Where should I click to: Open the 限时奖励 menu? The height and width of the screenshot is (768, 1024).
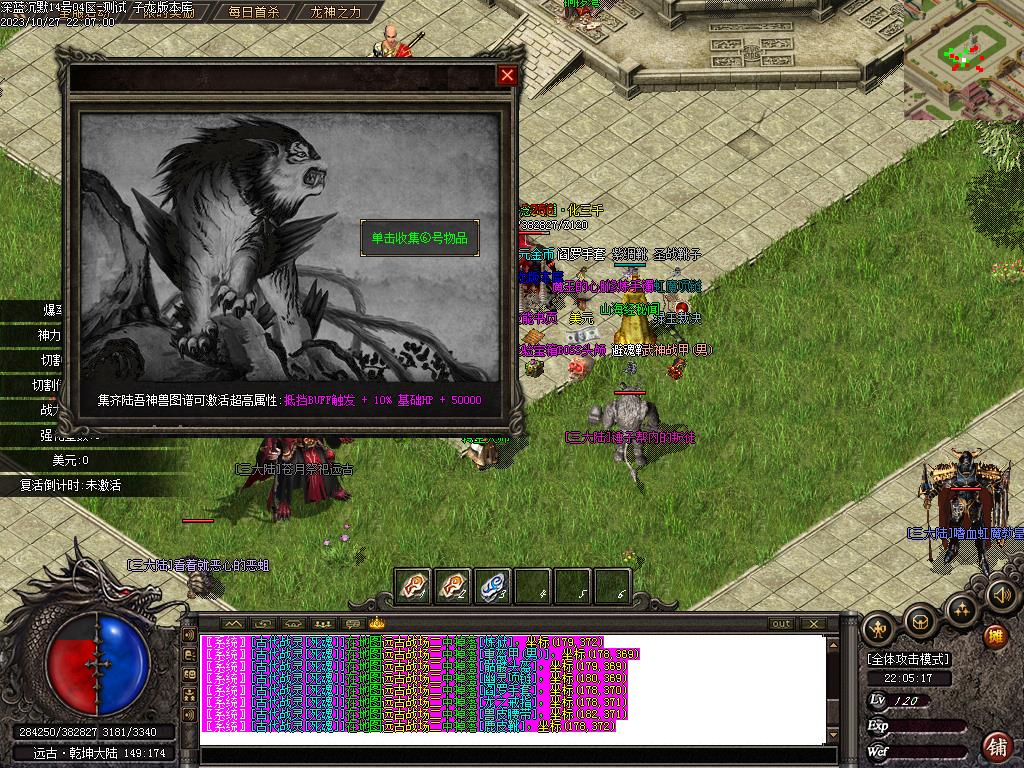pos(167,13)
